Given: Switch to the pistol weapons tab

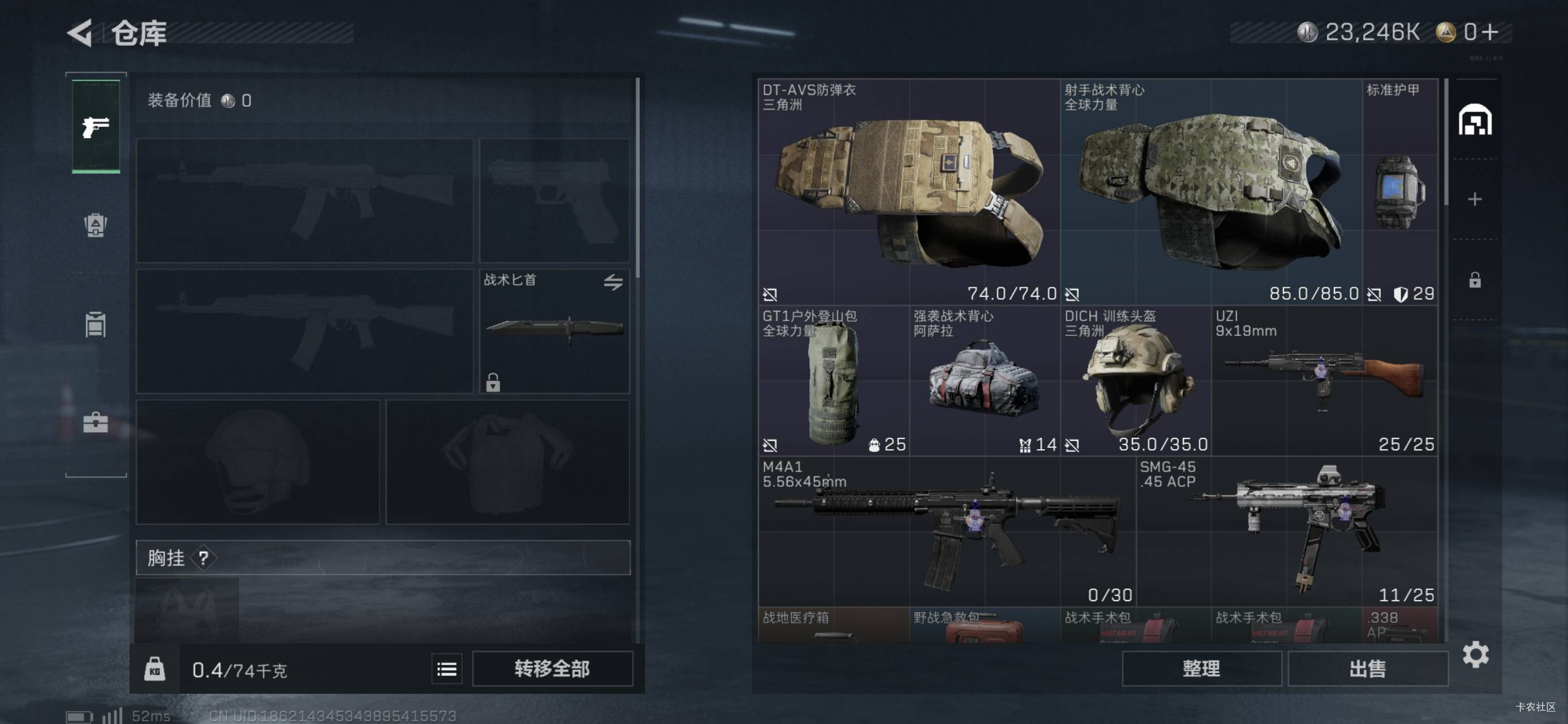Looking at the screenshot, I should click(96, 127).
